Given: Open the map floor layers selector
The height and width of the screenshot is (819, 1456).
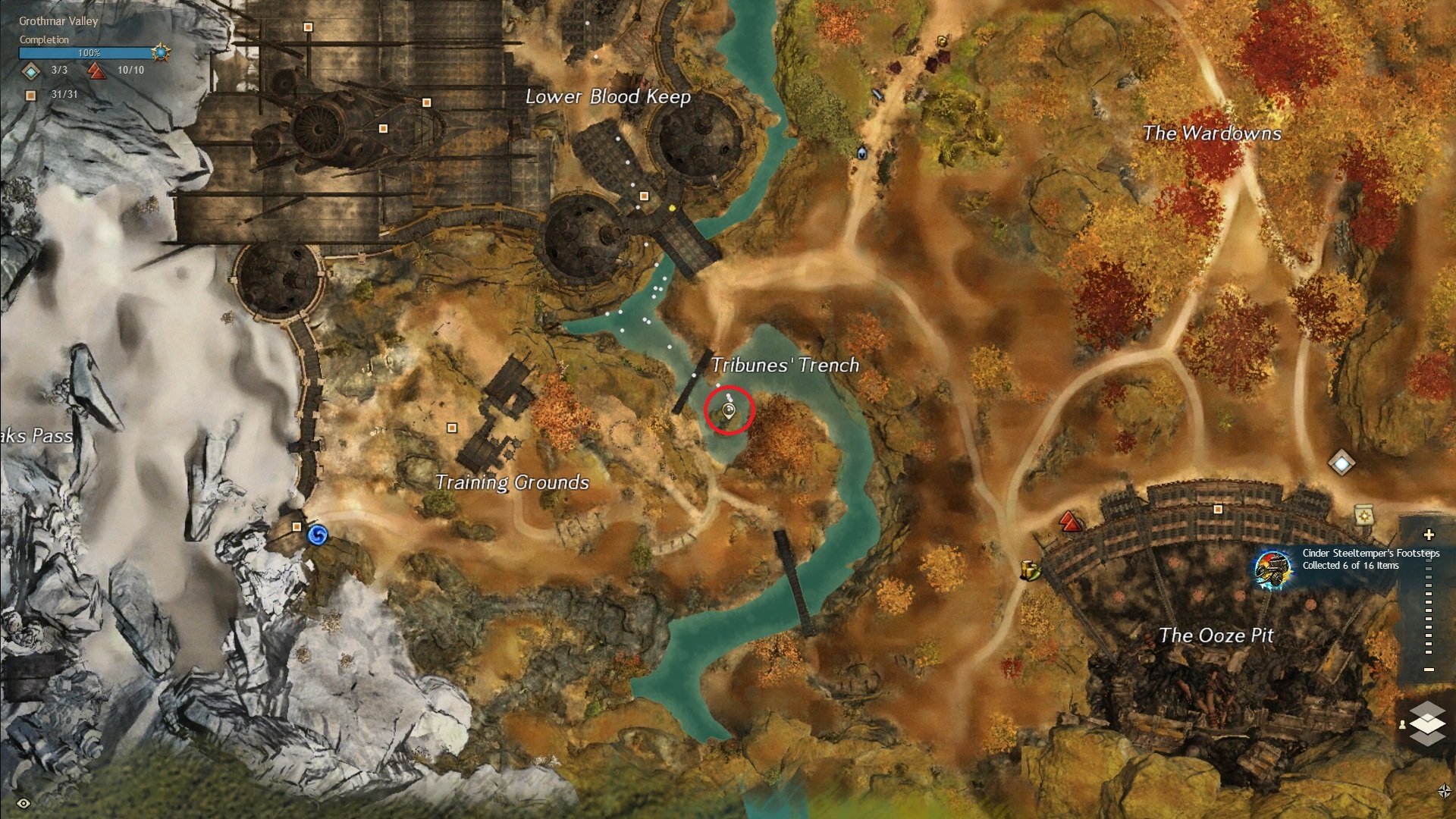Looking at the screenshot, I should [x=1426, y=723].
